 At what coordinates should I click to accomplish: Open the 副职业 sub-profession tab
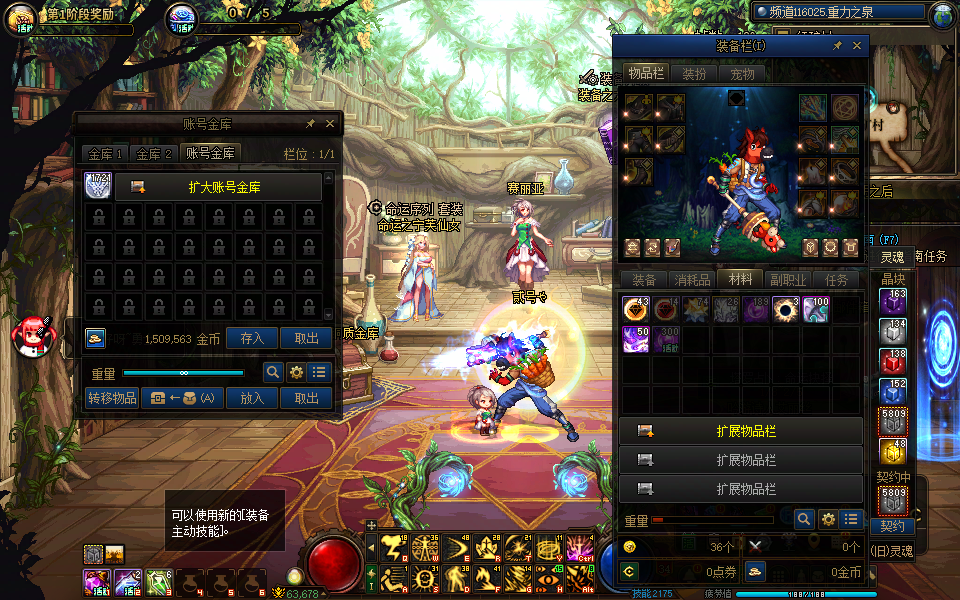pos(789,280)
